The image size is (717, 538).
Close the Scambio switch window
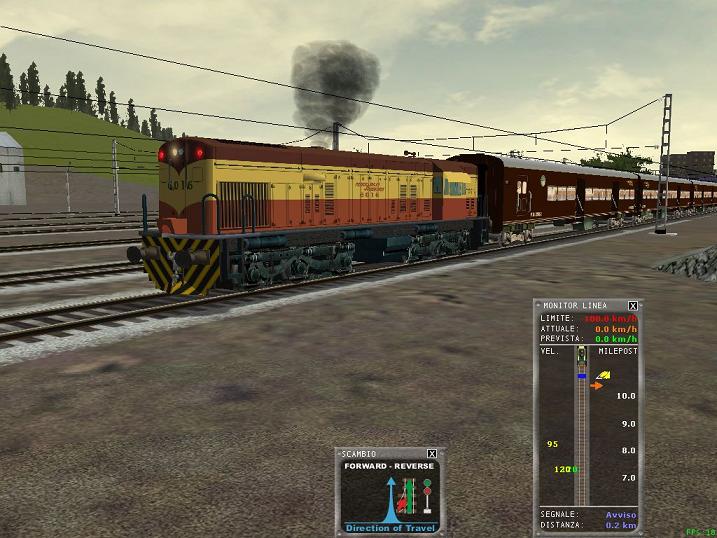tap(432, 454)
